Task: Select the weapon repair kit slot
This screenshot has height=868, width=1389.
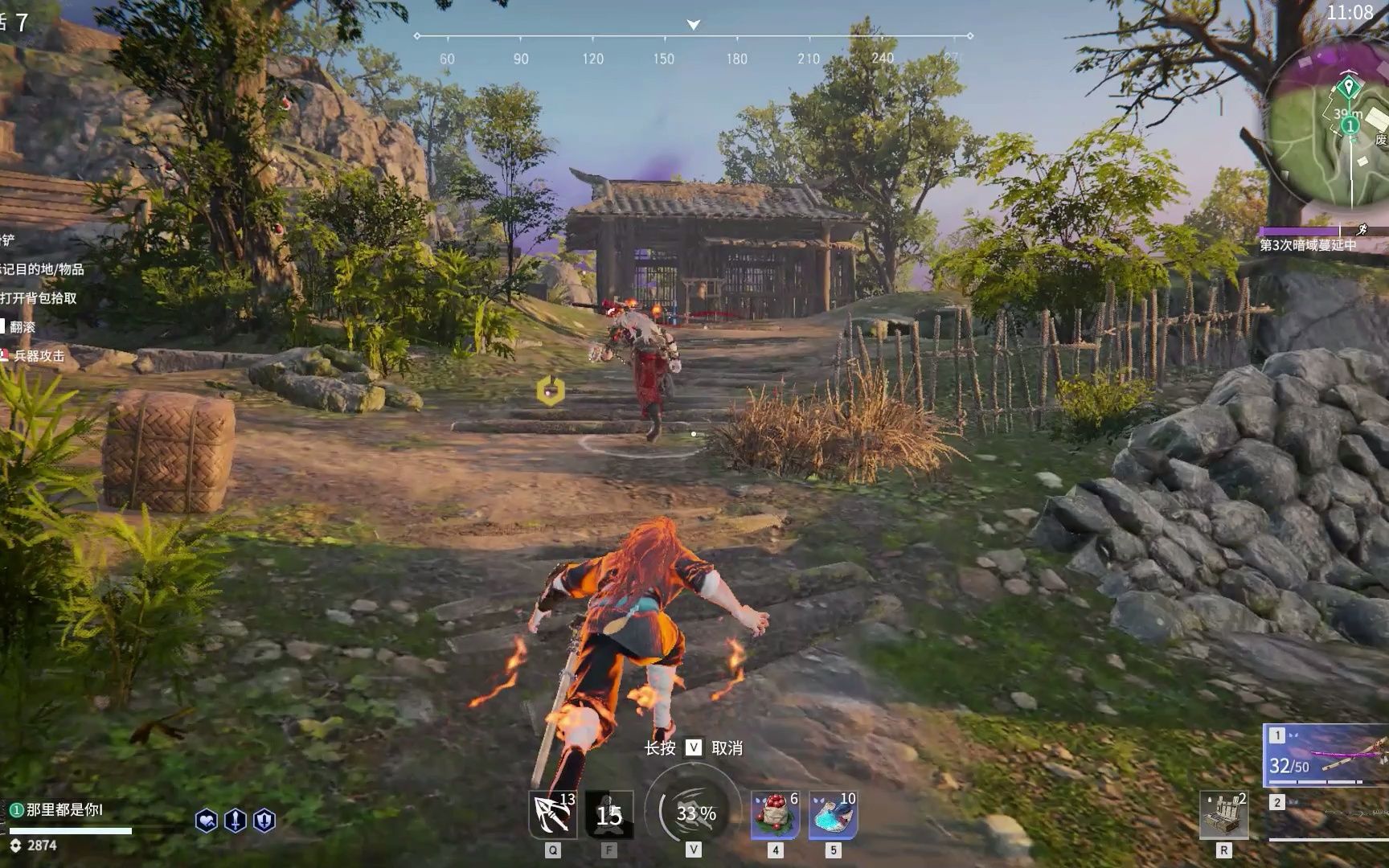Action: [1223, 814]
